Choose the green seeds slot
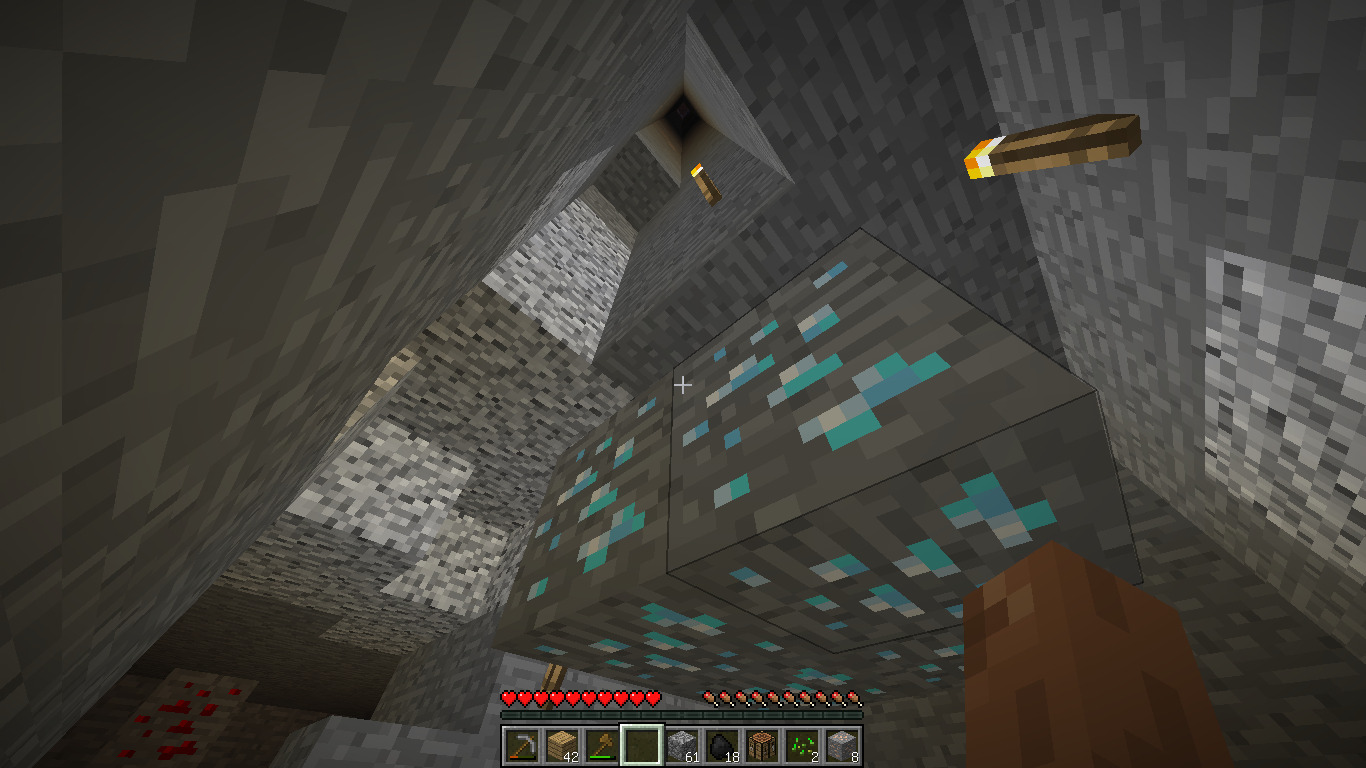This screenshot has width=1366, height=768. 801,745
